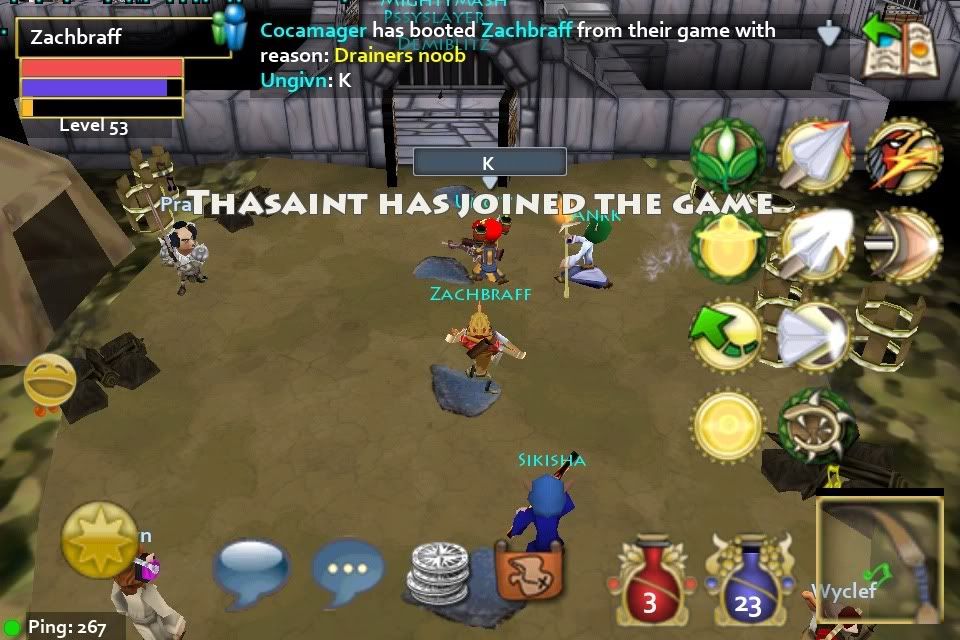Viewport: 960px width, 640px height.
Task: Tap the gold star attack button
Action: [x=99, y=540]
